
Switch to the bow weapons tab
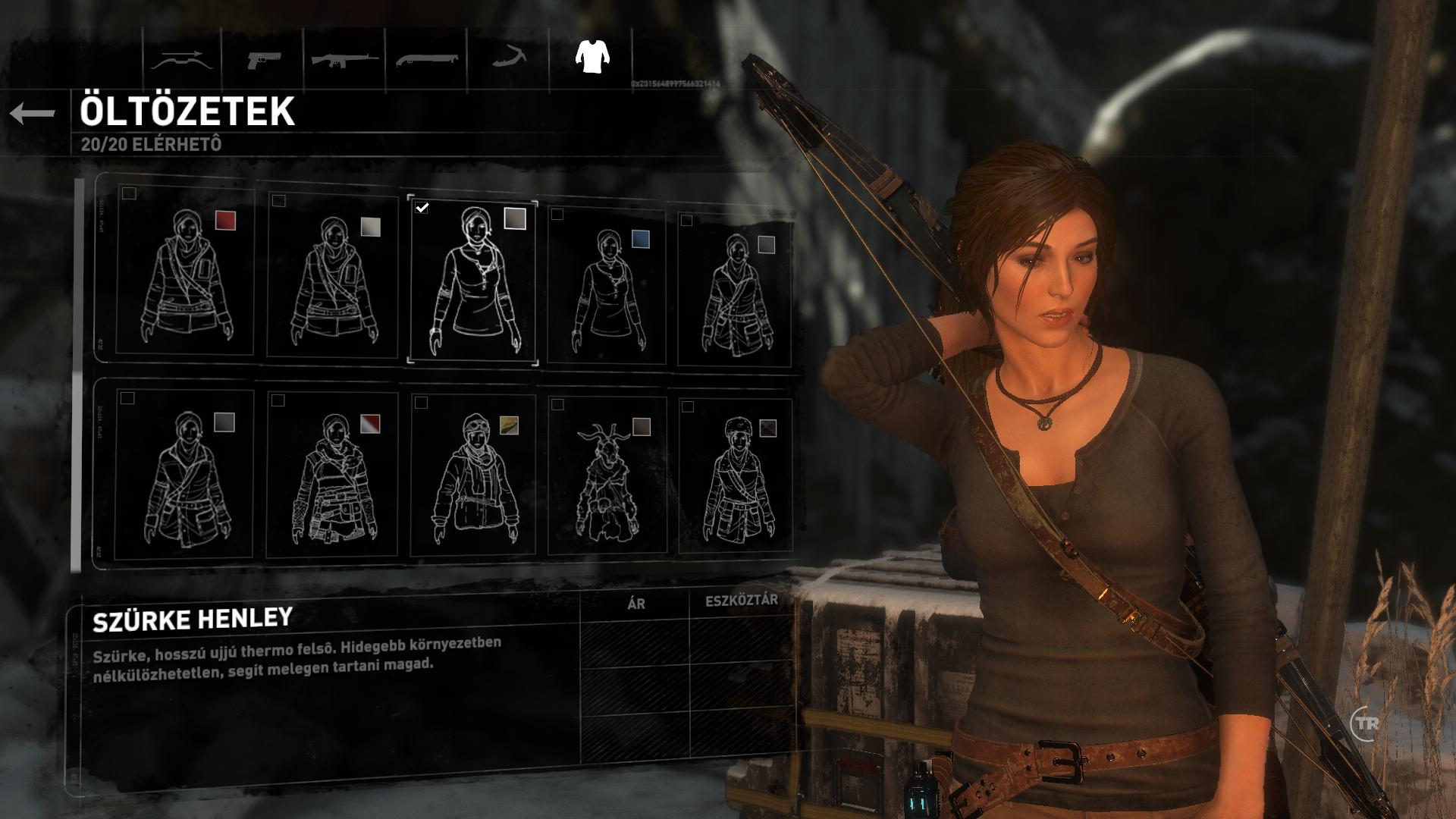[x=179, y=59]
